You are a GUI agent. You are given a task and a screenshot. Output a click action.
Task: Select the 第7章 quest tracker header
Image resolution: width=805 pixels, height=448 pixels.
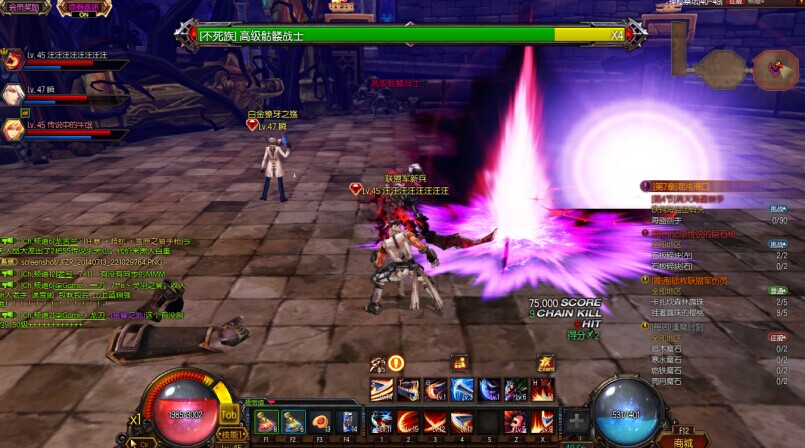[680, 186]
